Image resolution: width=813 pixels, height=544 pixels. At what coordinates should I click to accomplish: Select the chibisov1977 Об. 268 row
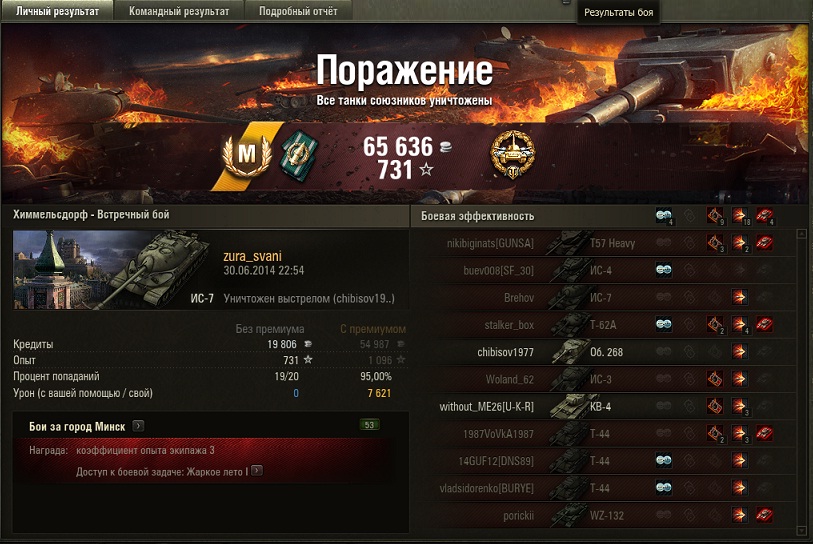pyautogui.click(x=600, y=351)
